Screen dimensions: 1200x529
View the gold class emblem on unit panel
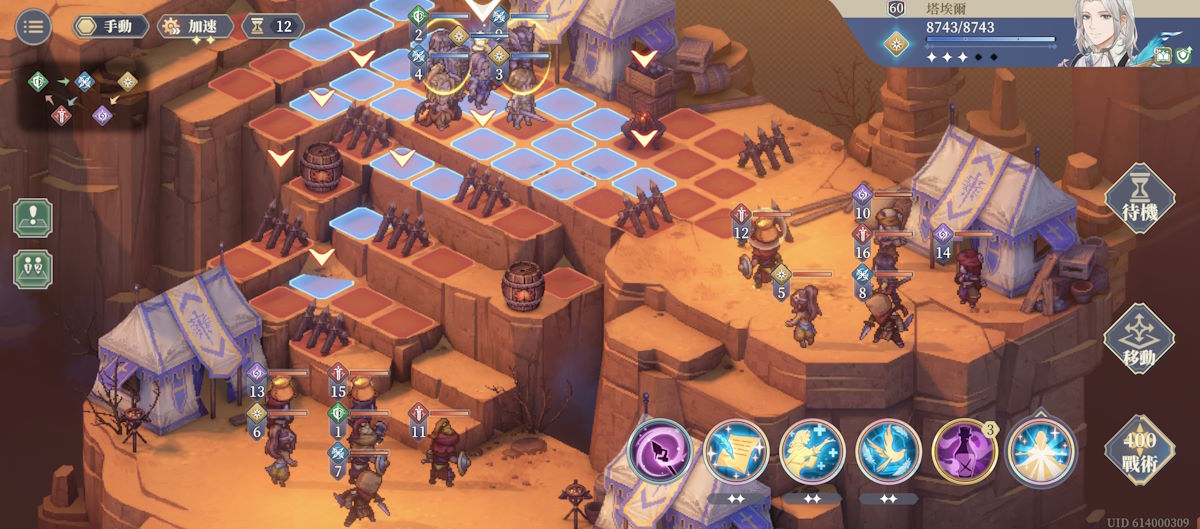(x=896, y=46)
